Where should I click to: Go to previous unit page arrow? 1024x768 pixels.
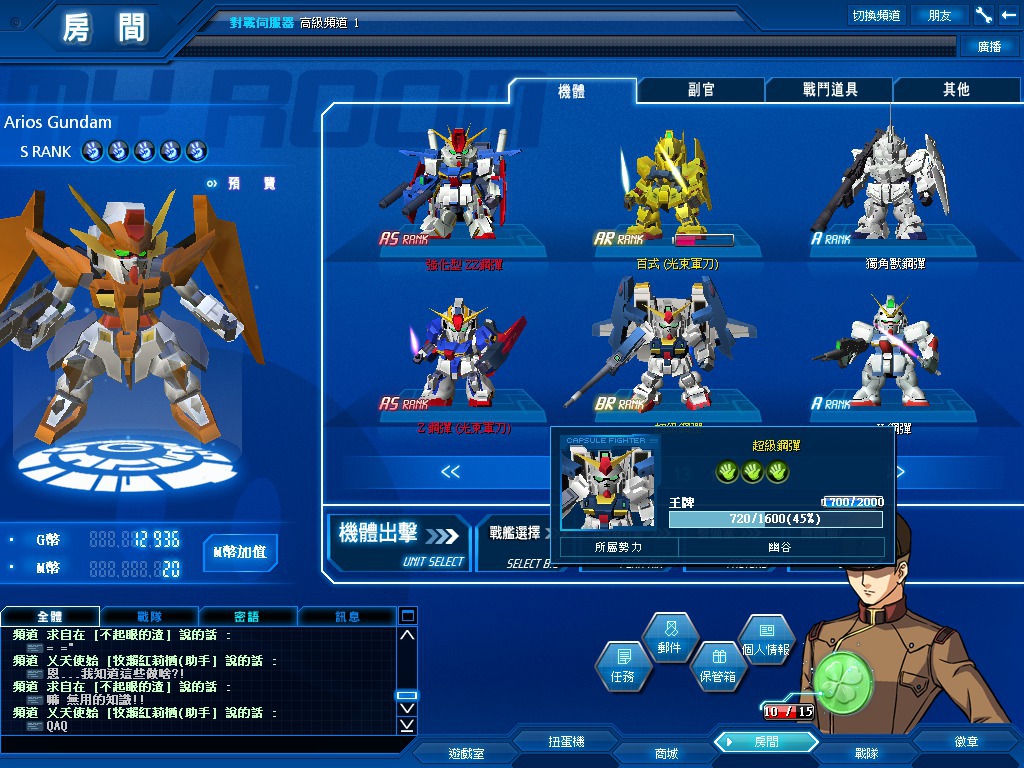pos(451,471)
